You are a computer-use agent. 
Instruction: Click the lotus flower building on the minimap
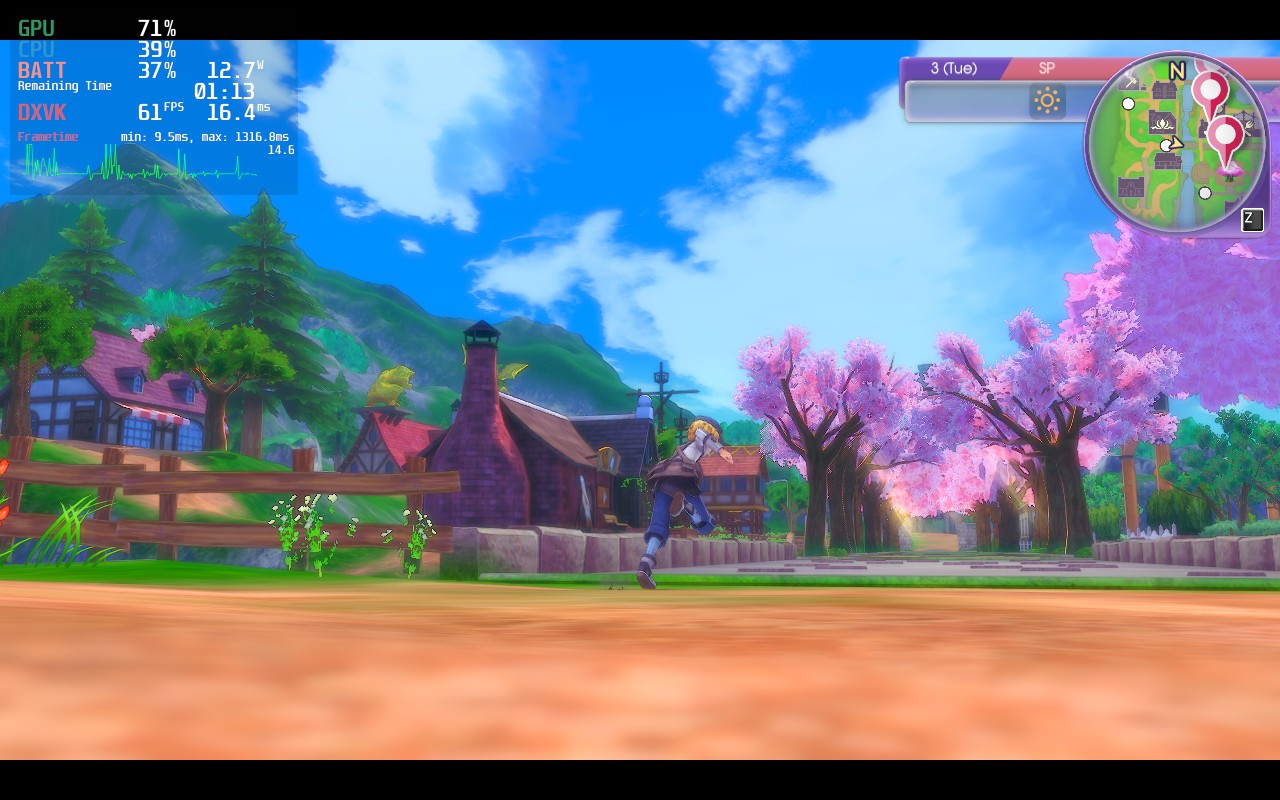point(1162,122)
